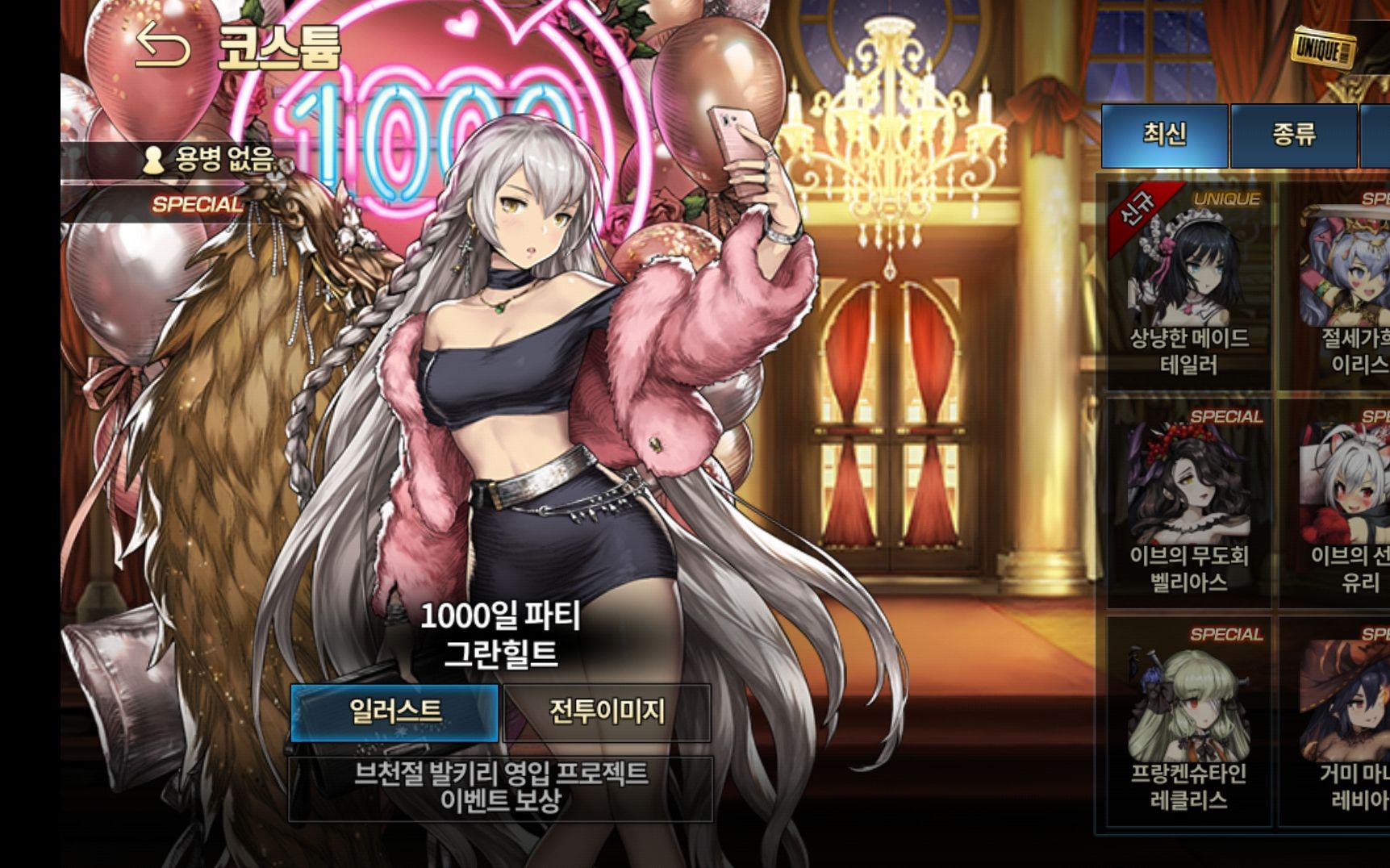
Task: Tap the SPECIAL tag on 프랑켄슈타인 레클리스
Action: click(1225, 635)
